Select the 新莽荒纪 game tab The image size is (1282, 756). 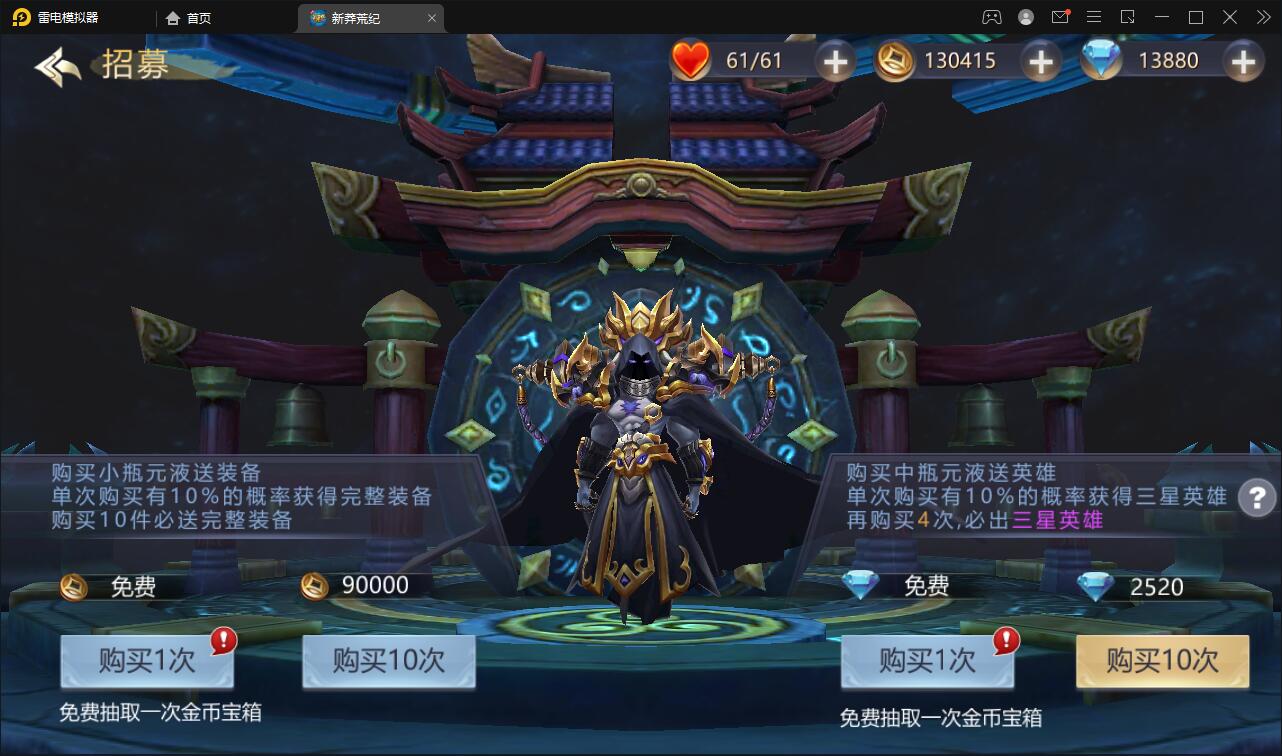[x=364, y=17]
